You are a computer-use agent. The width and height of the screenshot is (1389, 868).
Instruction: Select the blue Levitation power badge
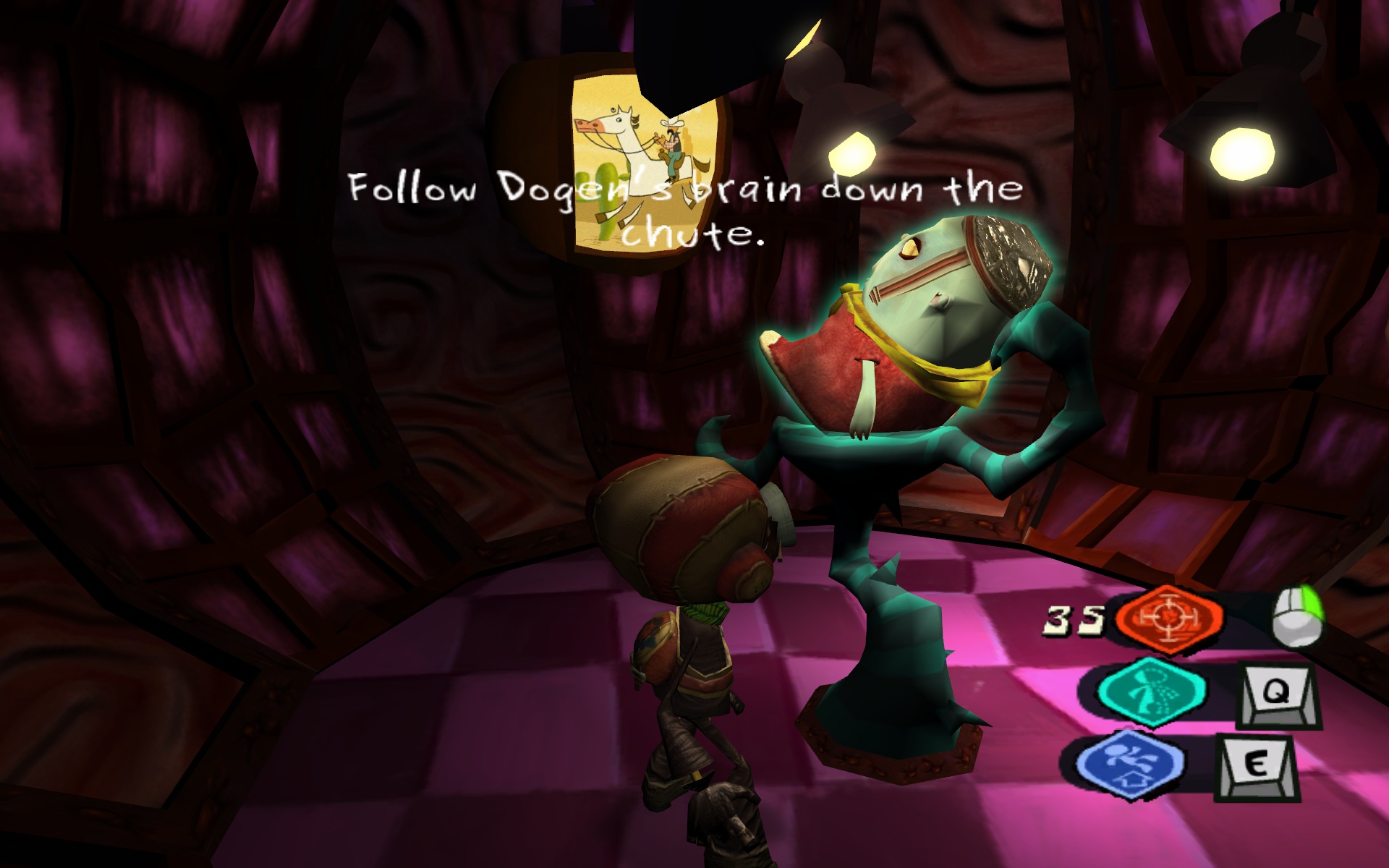coord(1130,764)
